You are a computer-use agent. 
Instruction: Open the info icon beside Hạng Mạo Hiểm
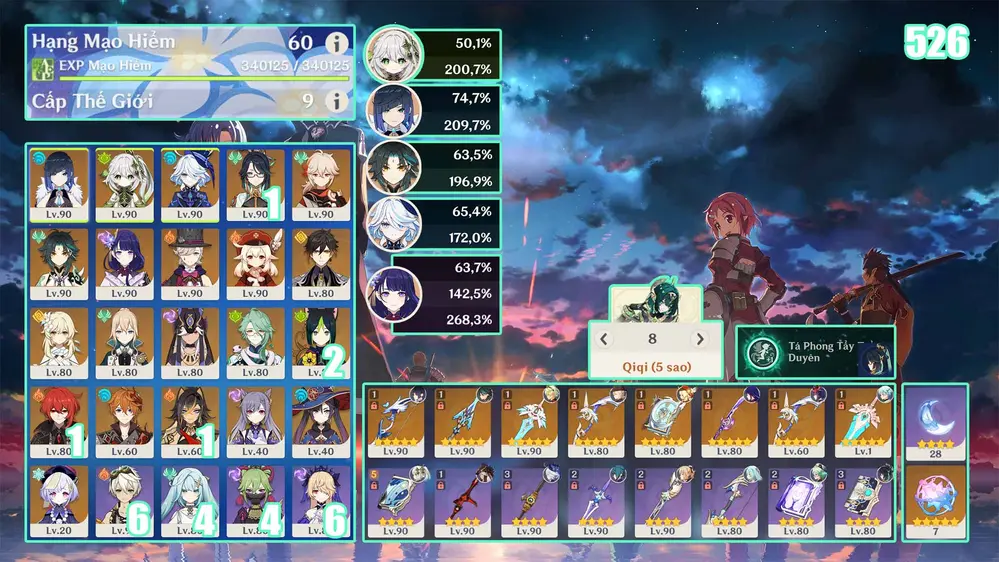click(x=337, y=43)
